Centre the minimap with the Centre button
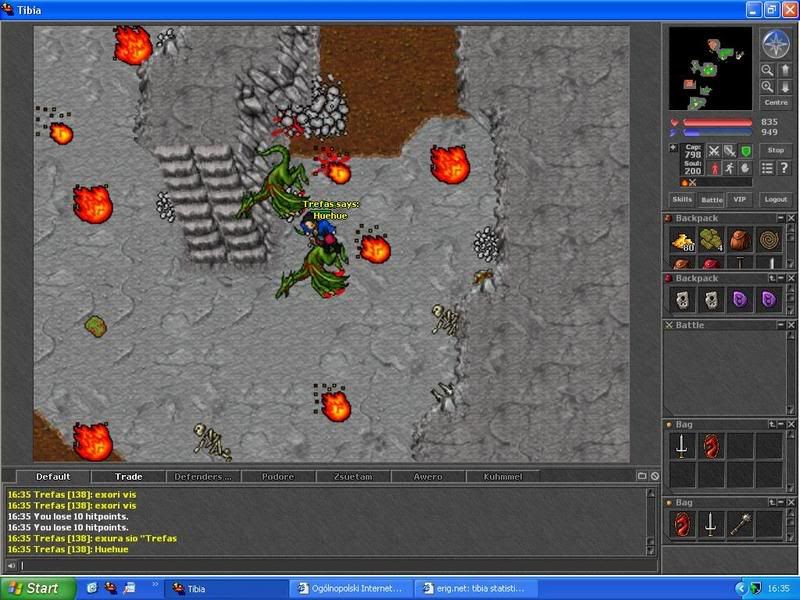Image resolution: width=800 pixels, height=600 pixels. tap(776, 102)
